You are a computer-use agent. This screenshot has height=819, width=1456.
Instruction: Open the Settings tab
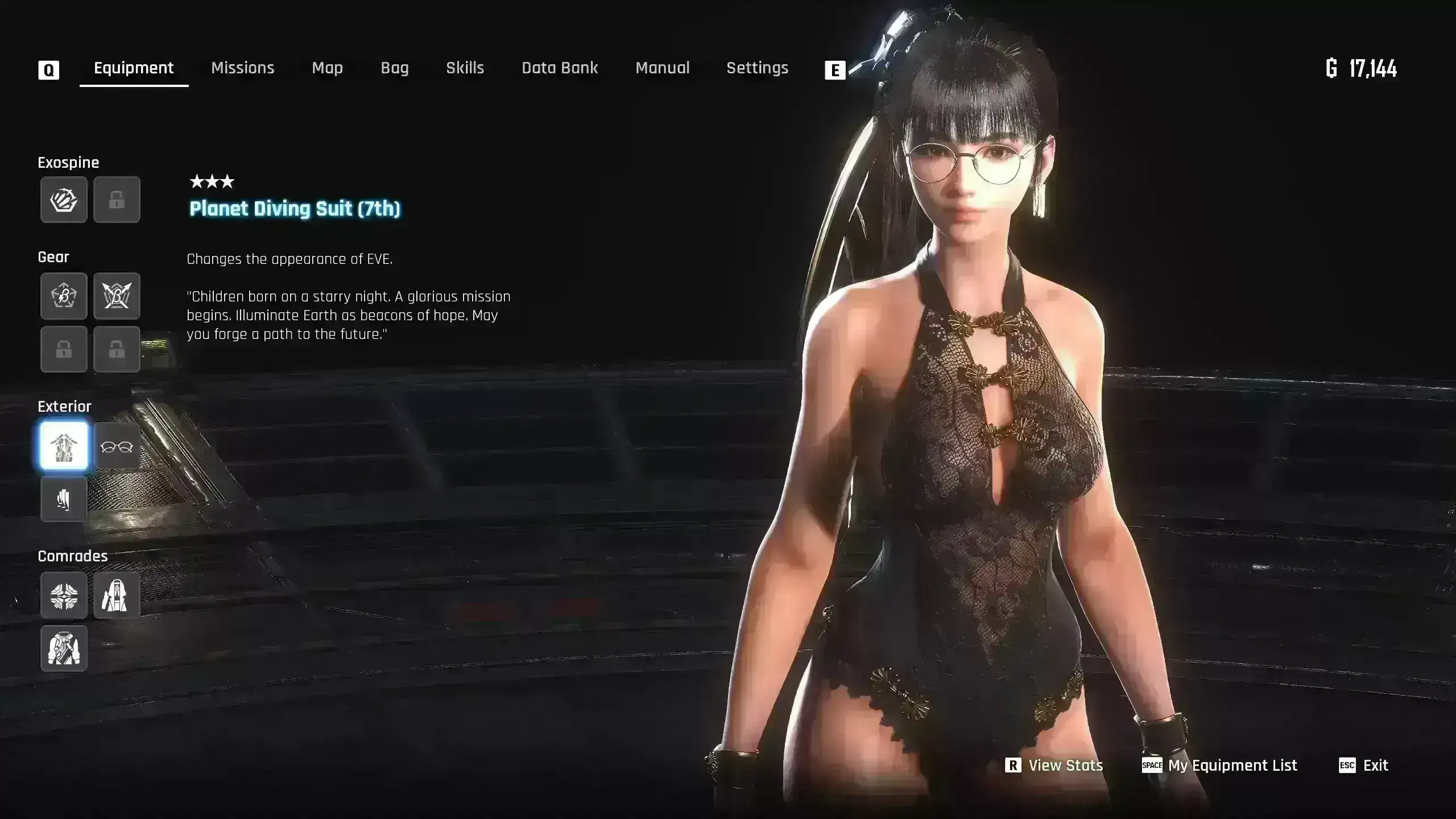click(757, 68)
